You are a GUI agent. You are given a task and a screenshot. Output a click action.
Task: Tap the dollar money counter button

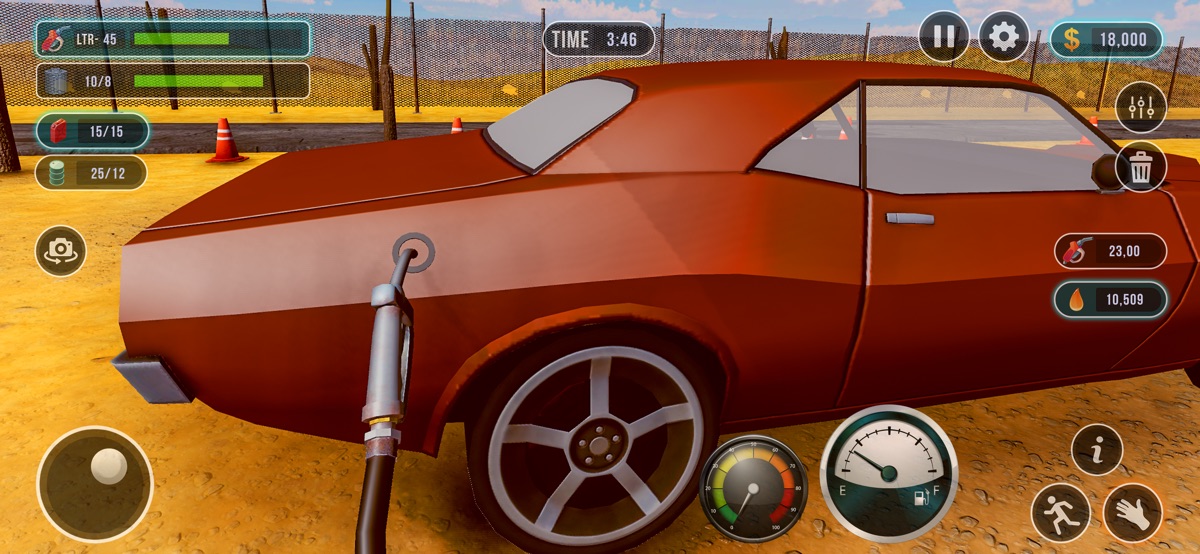click(x=1106, y=40)
